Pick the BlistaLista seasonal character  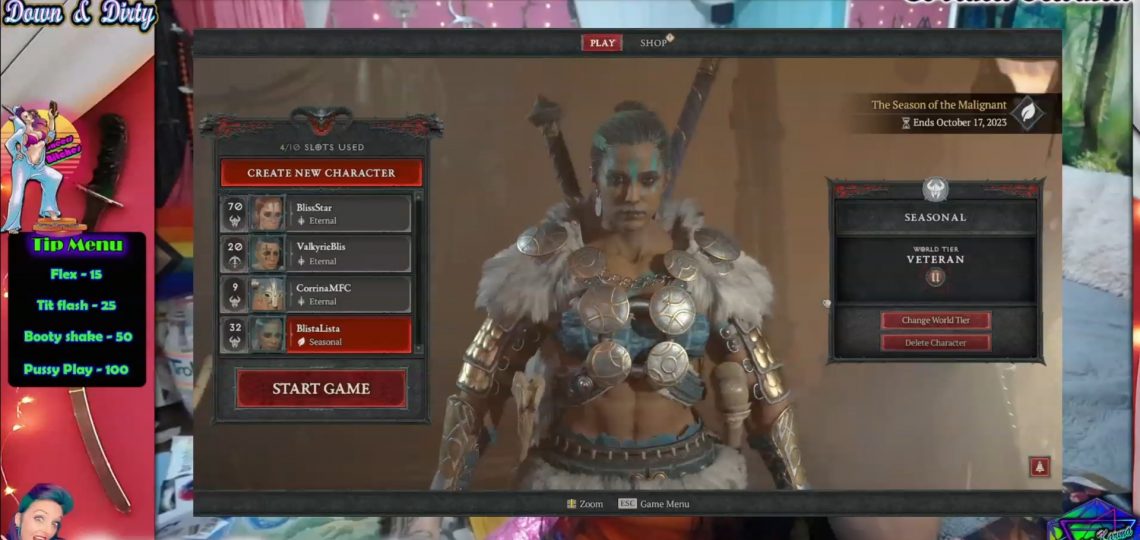point(350,335)
